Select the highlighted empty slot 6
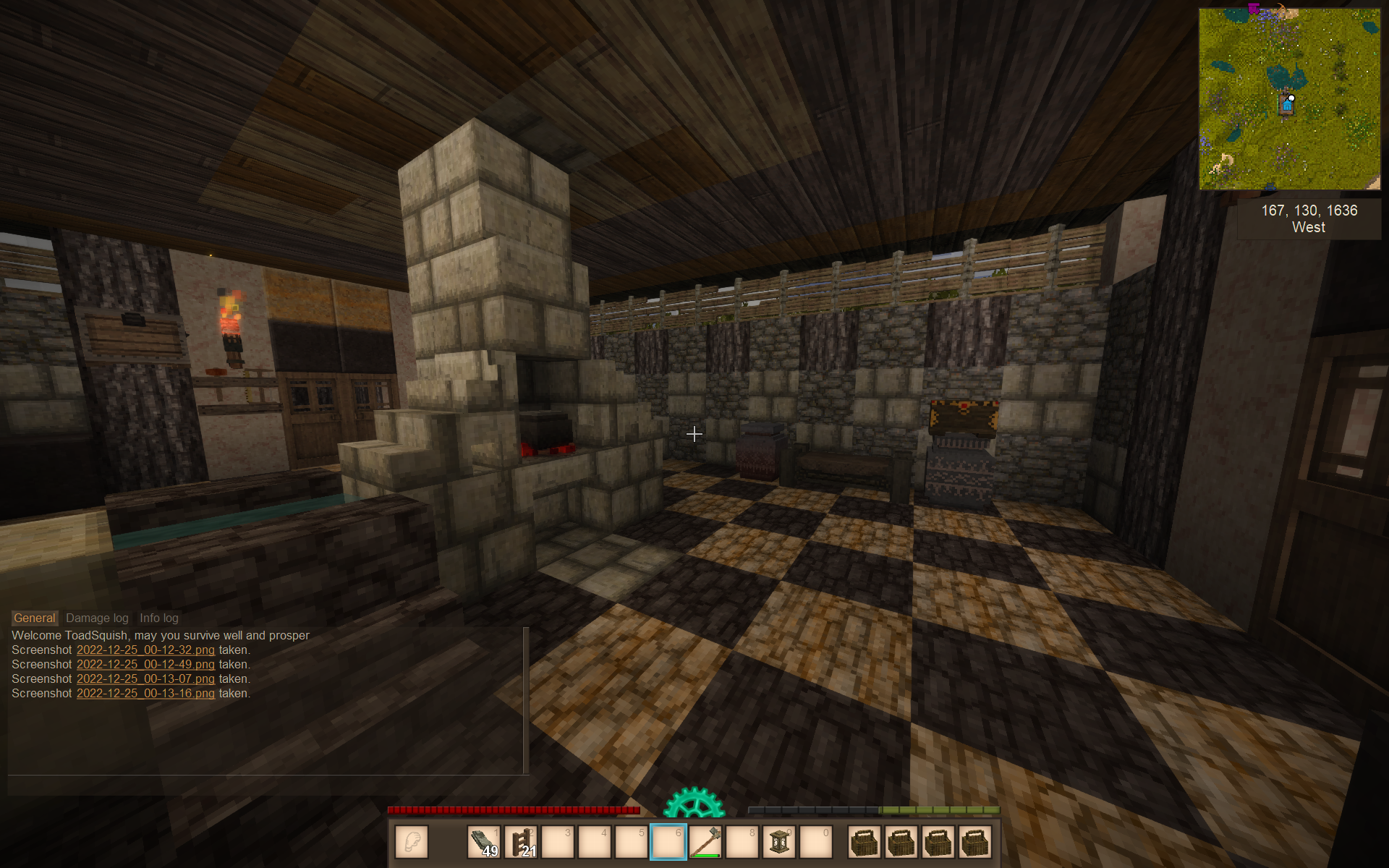Image resolution: width=1389 pixels, height=868 pixels. point(668,842)
